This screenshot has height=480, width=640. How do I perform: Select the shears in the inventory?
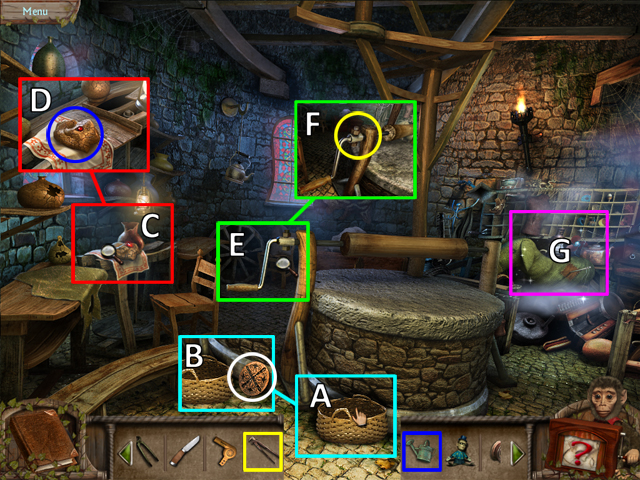[146, 450]
